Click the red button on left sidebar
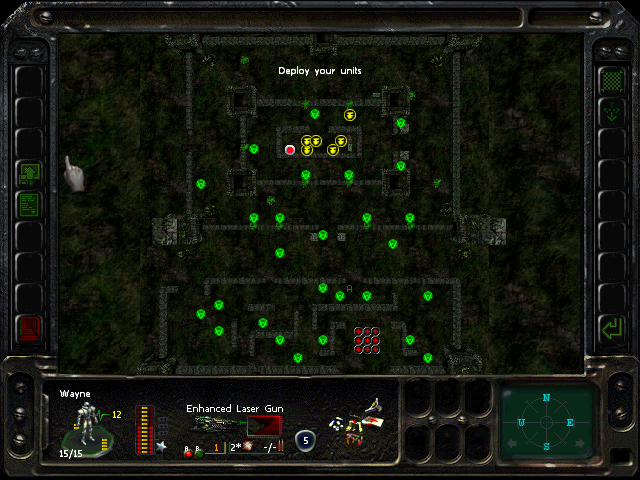Viewport: 640px width, 480px height. pos(29,326)
